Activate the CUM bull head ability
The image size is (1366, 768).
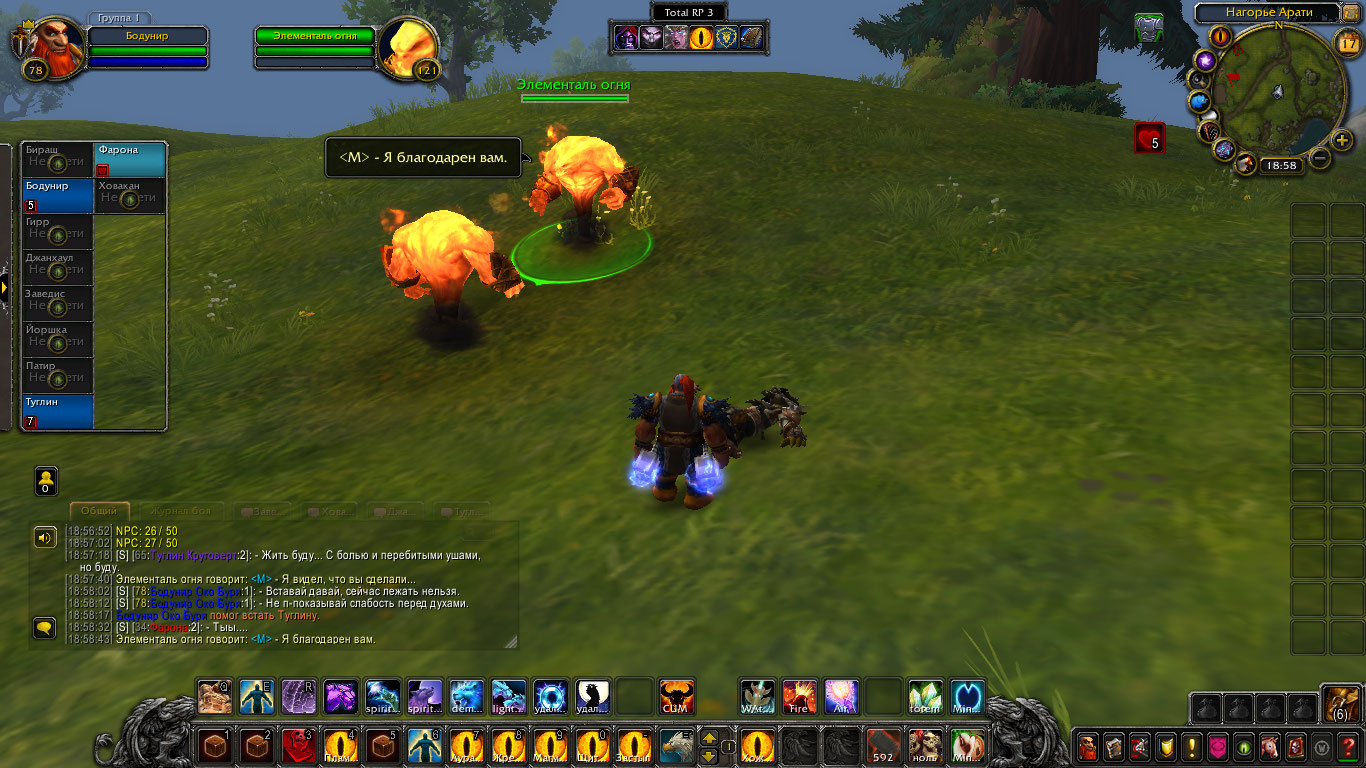pyautogui.click(x=677, y=697)
